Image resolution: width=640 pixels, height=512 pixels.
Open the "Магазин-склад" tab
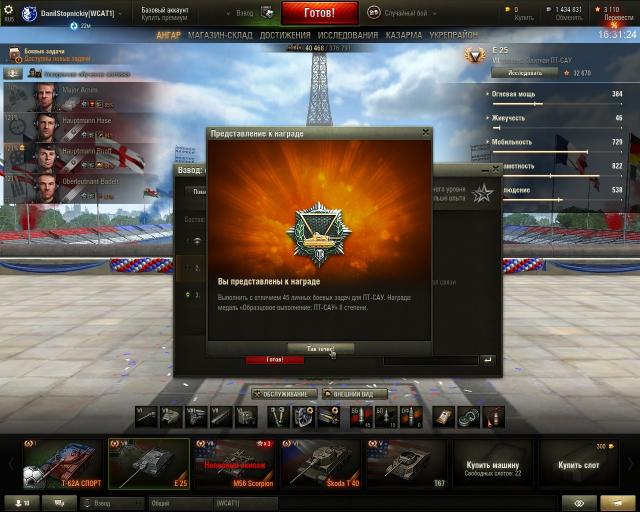point(221,36)
